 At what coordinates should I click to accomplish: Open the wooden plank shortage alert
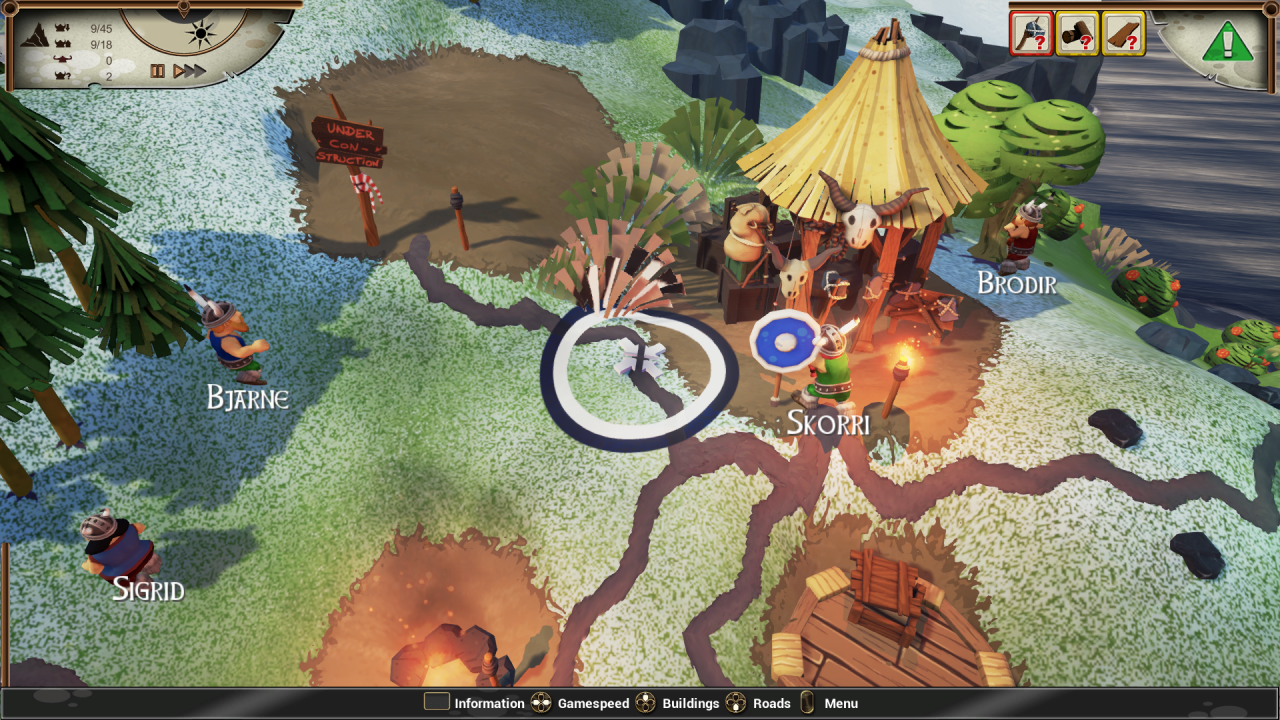click(1123, 34)
